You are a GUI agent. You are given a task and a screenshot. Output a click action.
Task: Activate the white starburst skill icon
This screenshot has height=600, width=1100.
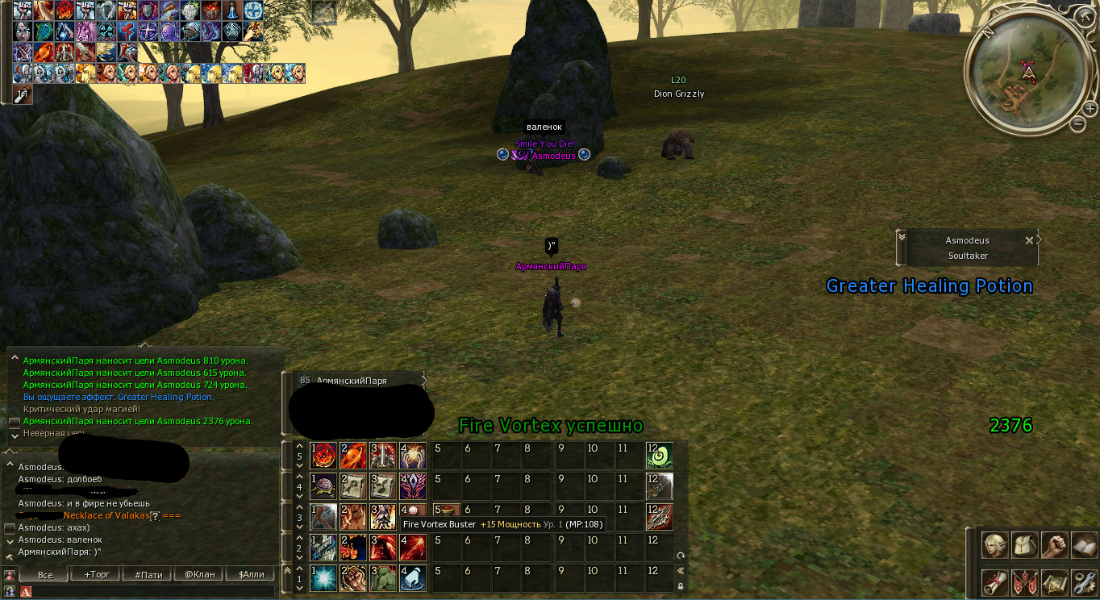(x=323, y=578)
